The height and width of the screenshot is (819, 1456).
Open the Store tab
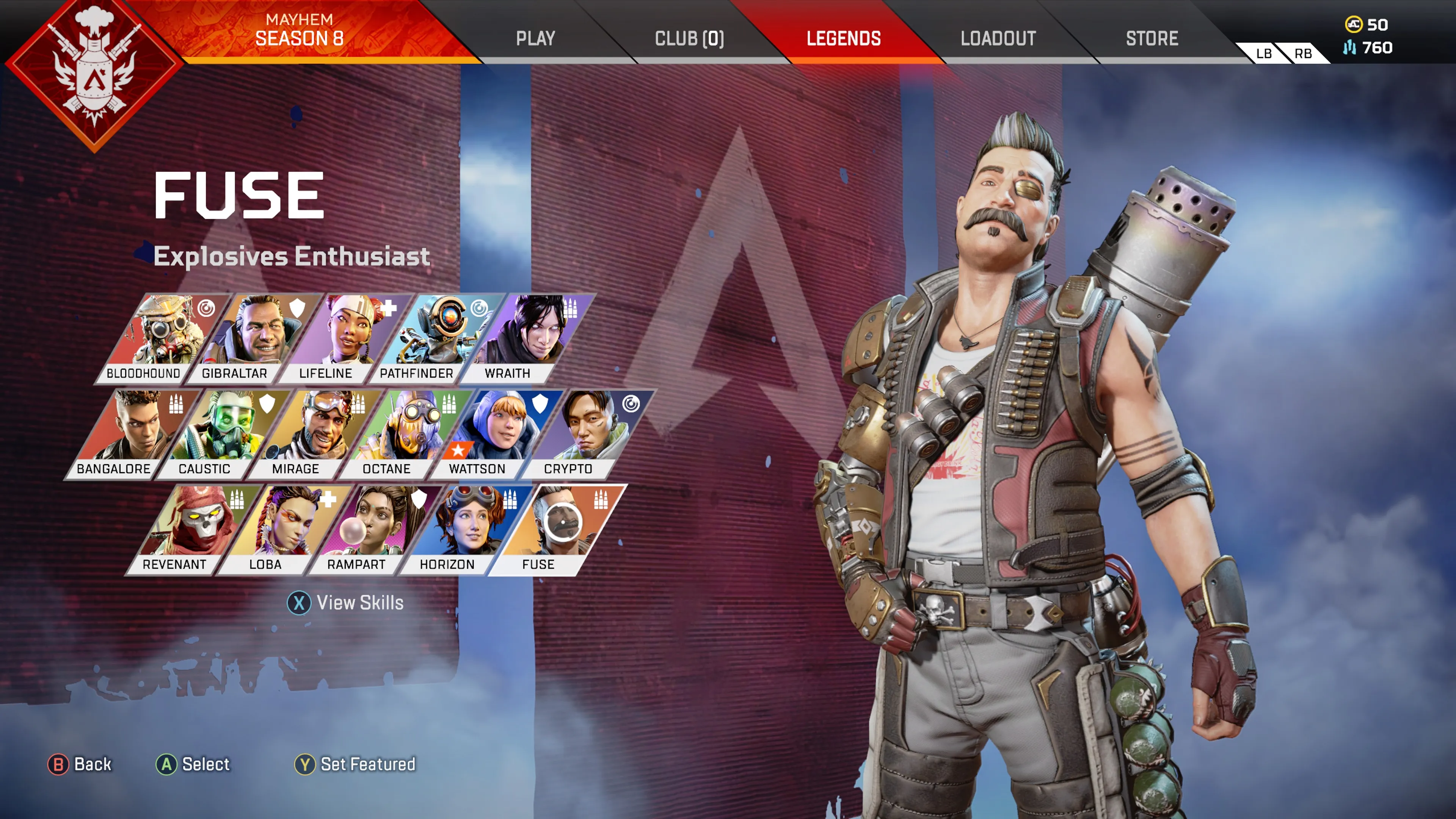(1152, 38)
